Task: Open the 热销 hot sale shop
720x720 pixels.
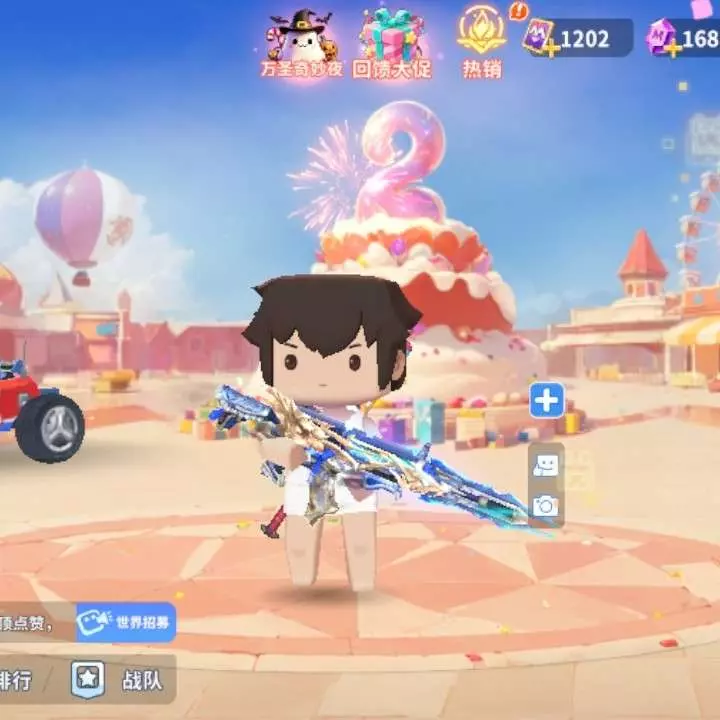Action: tap(481, 42)
